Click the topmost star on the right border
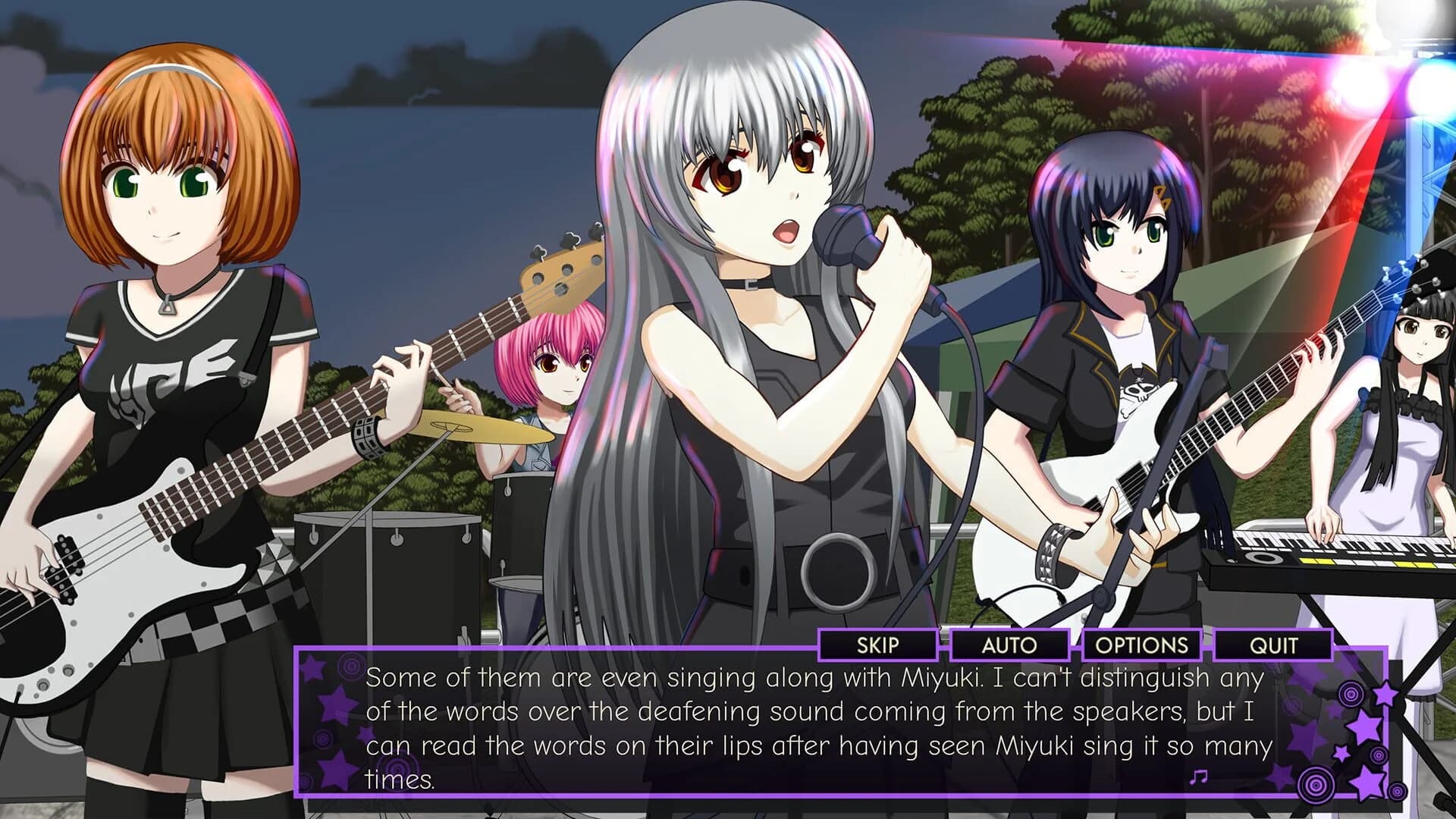The width and height of the screenshot is (1456, 819). (1385, 692)
